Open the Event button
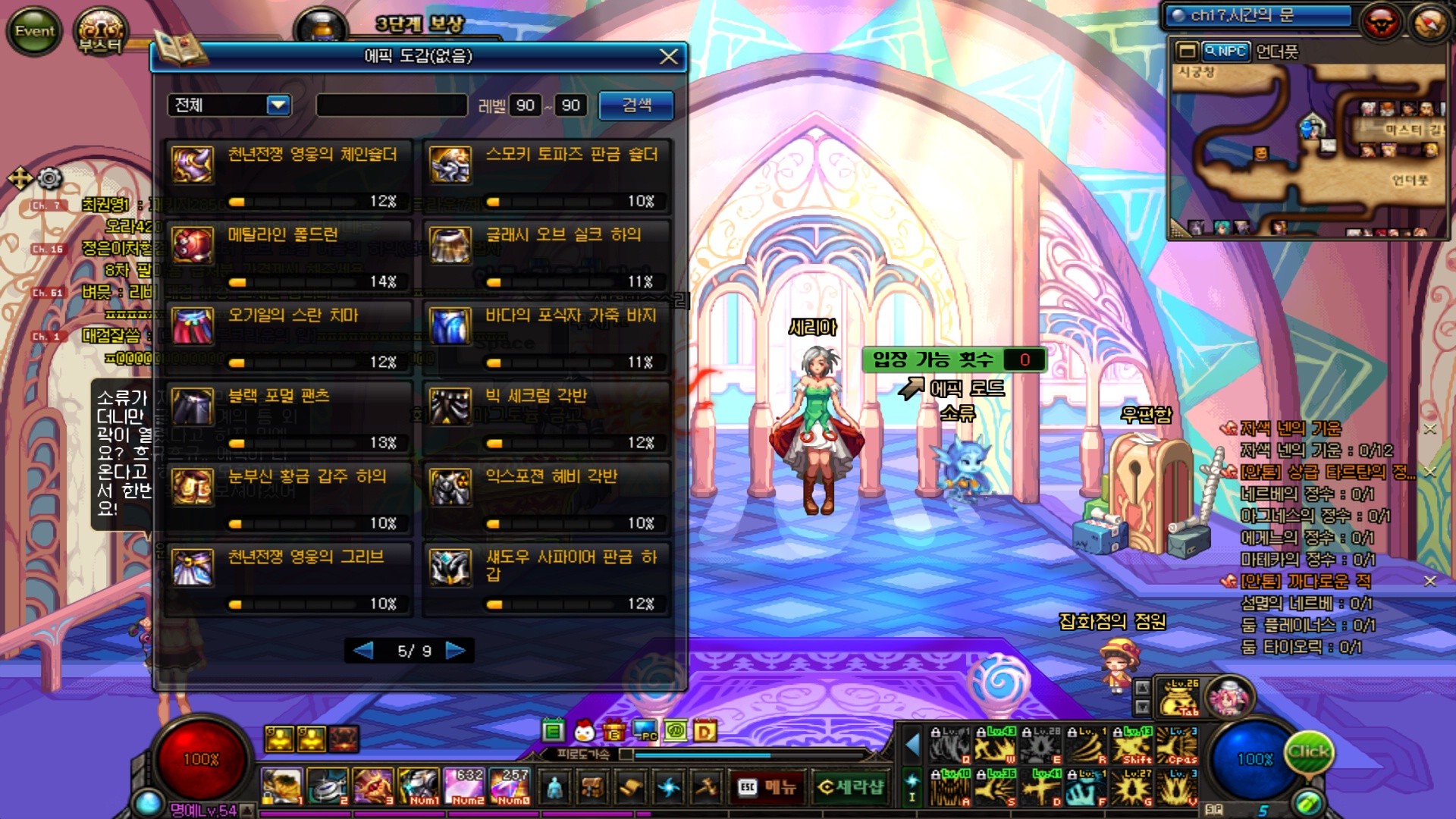Viewport: 1456px width, 819px height. 35,31
